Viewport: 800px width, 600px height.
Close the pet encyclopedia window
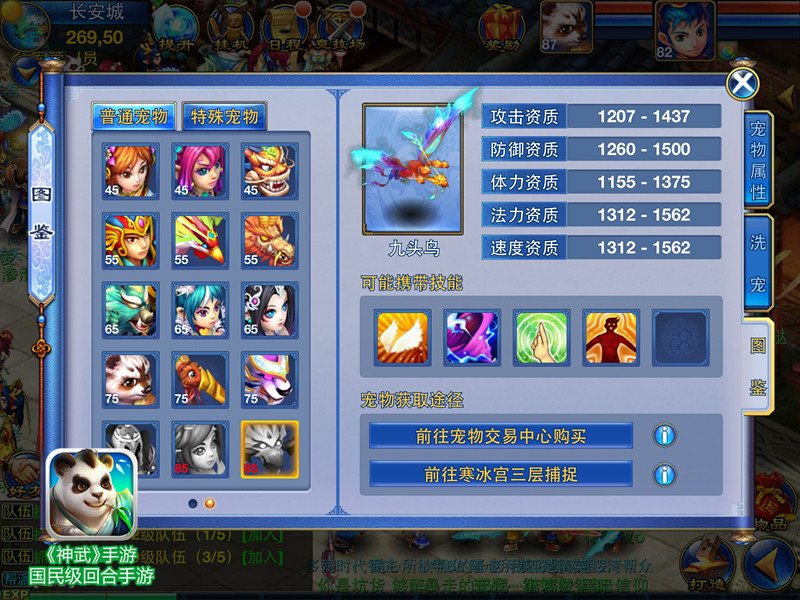742,83
